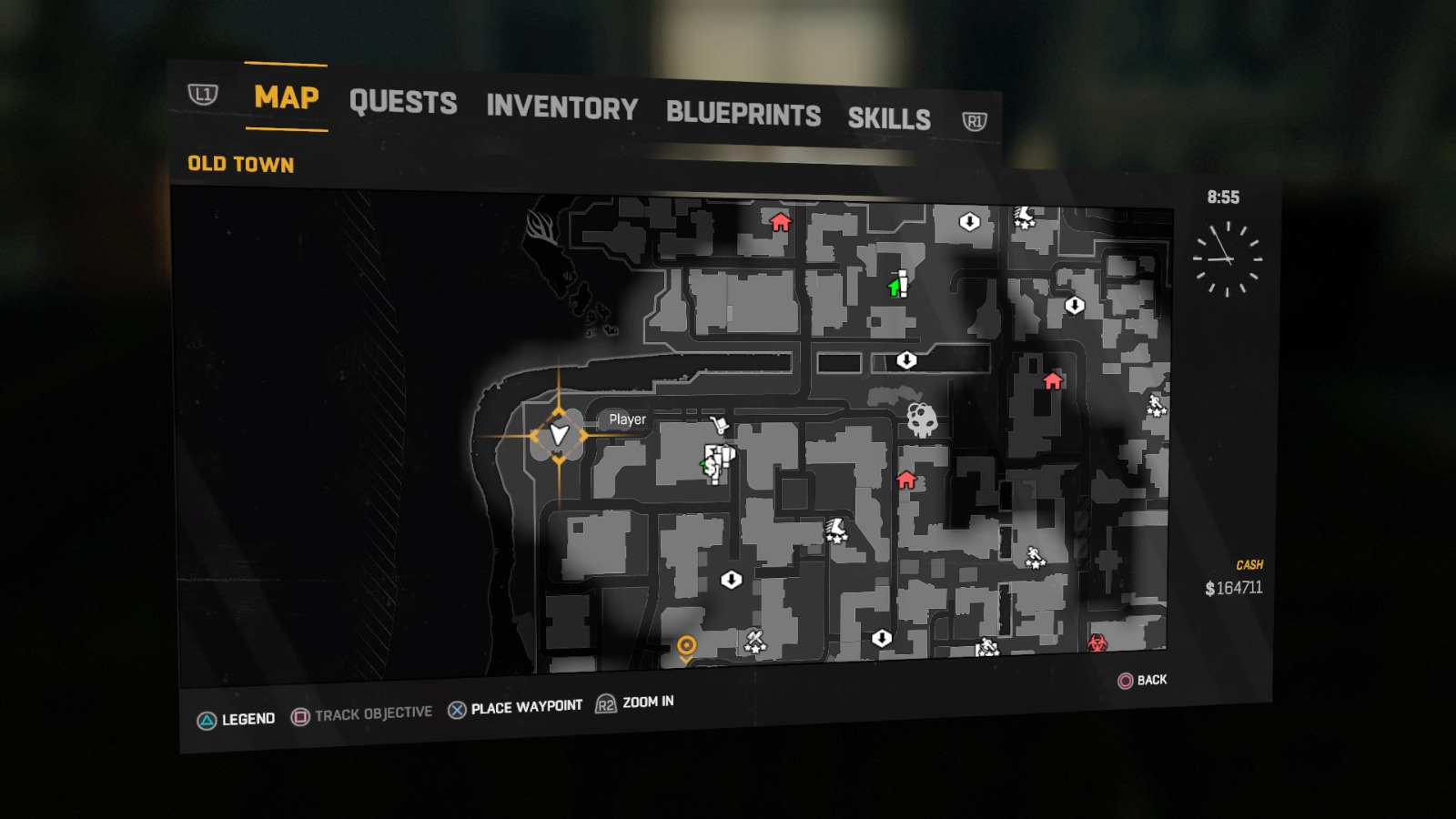Screen dimensions: 1456x819
Task: Open the INVENTORY tab
Action: click(561, 109)
